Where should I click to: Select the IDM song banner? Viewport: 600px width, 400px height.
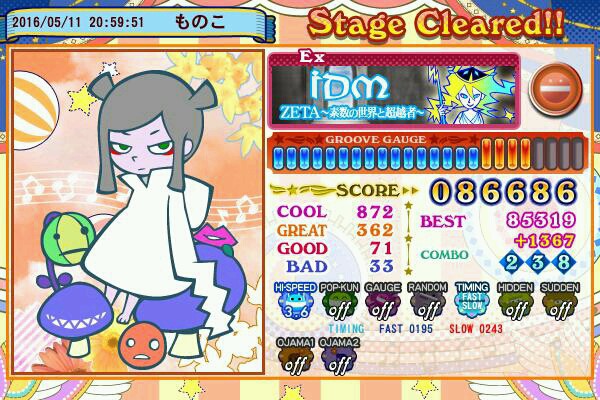coord(395,88)
